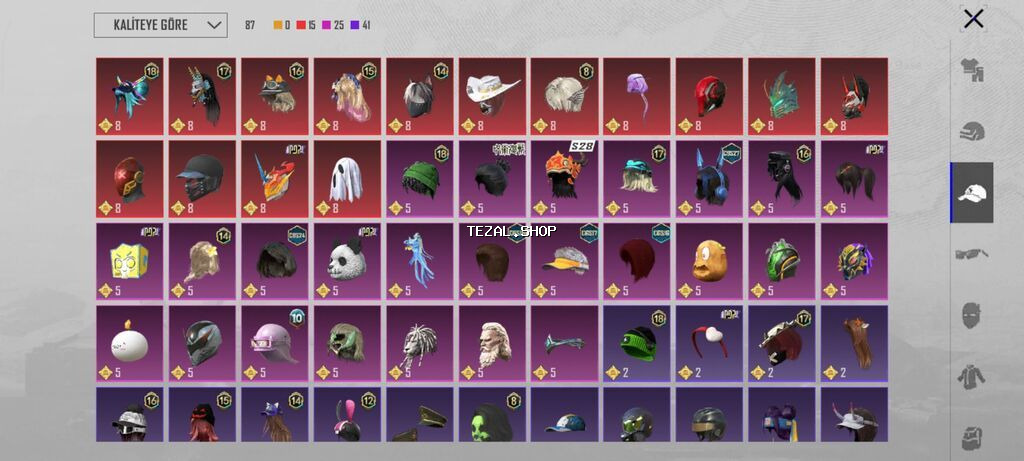Switch to the helmet tab
The image size is (1024, 461).
[x=972, y=131]
